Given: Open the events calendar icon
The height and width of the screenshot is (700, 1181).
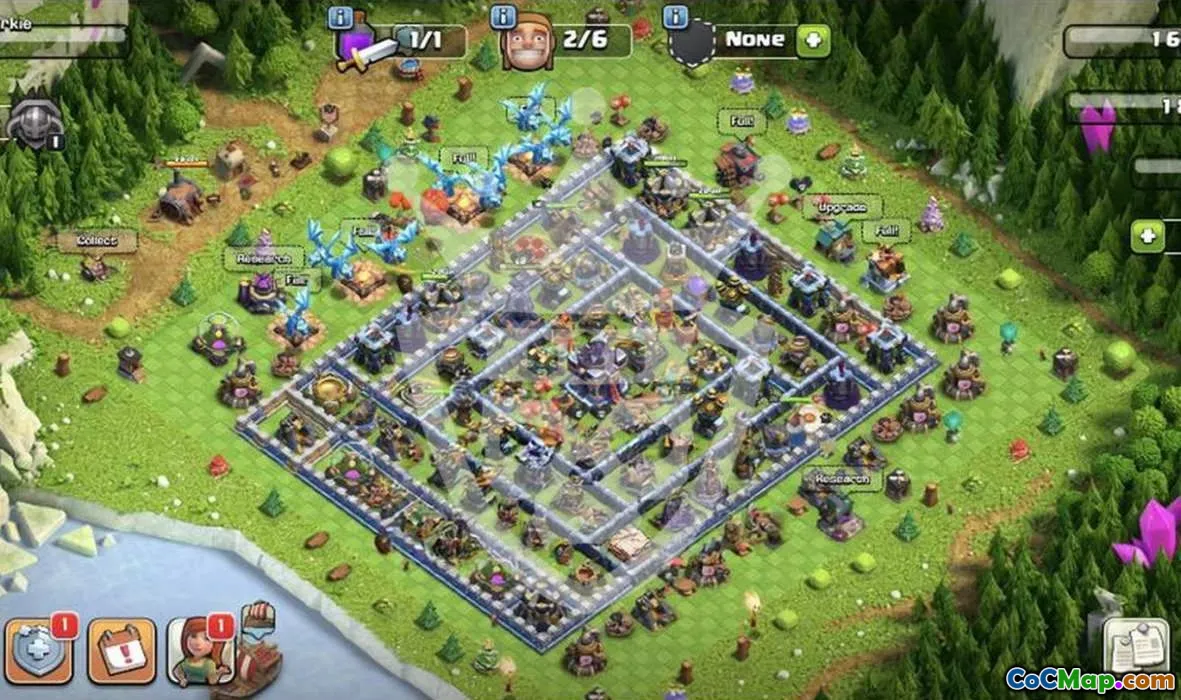Looking at the screenshot, I should (121, 650).
